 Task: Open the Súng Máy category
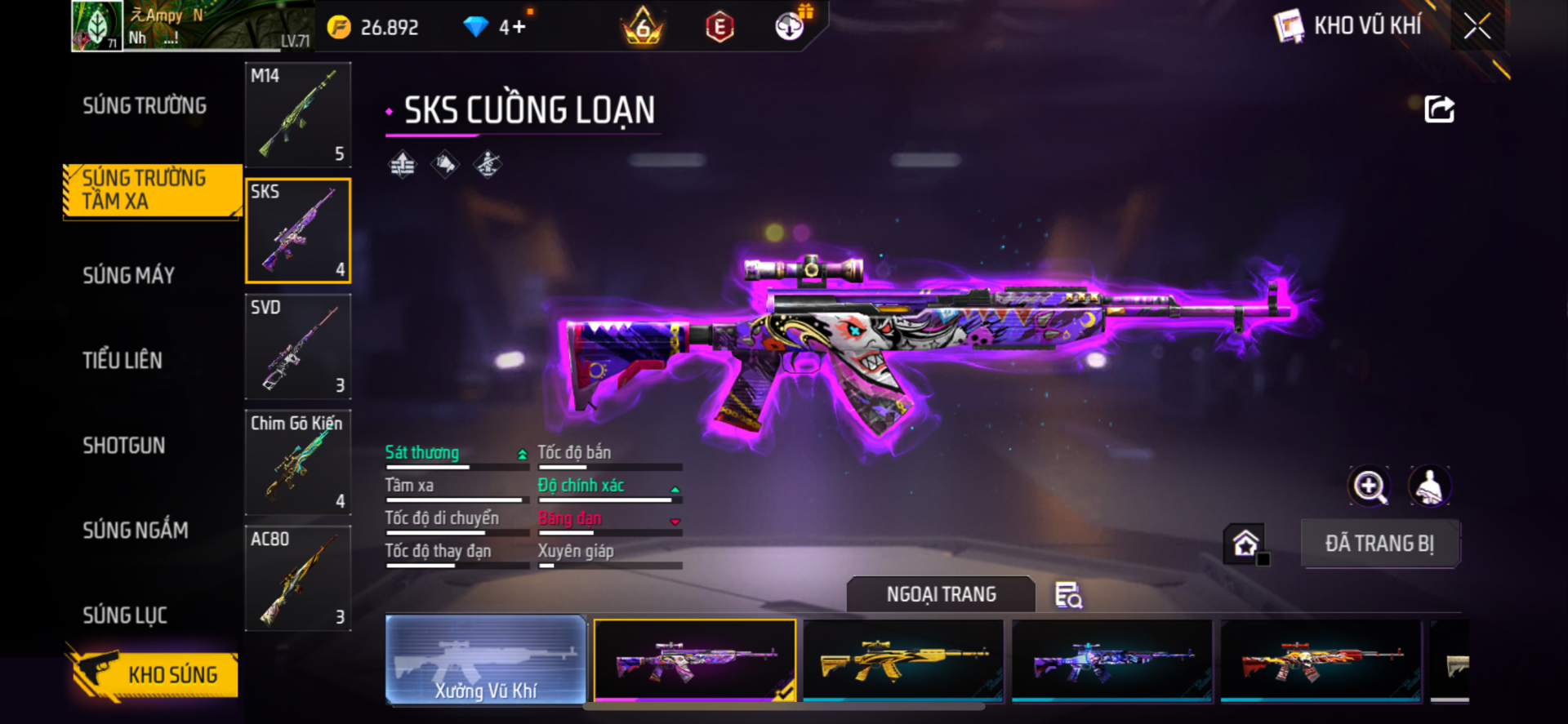click(x=129, y=276)
